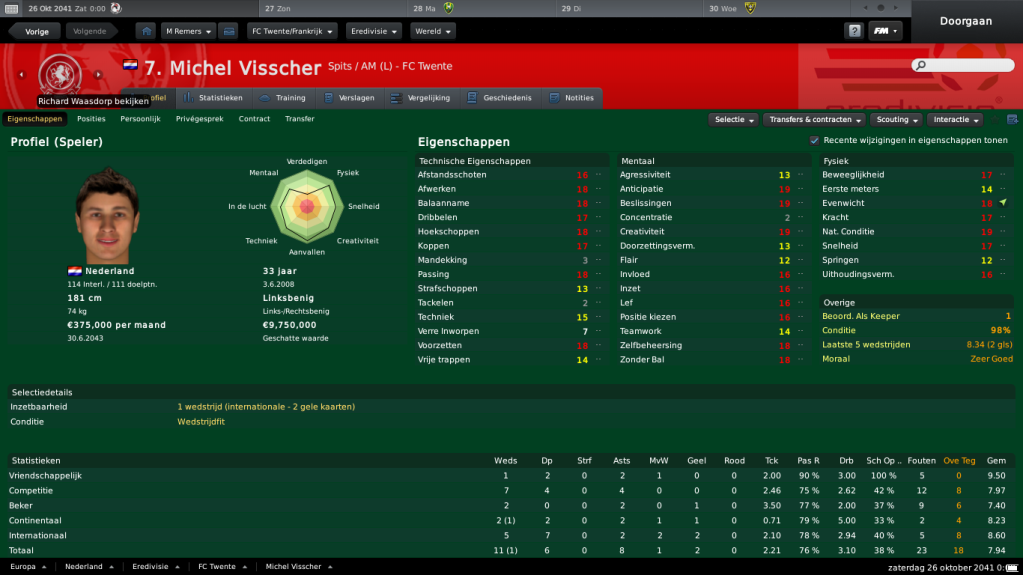Viewport: 1023px width, 575px height.
Task: Switch to the Training tab
Action: pos(283,98)
